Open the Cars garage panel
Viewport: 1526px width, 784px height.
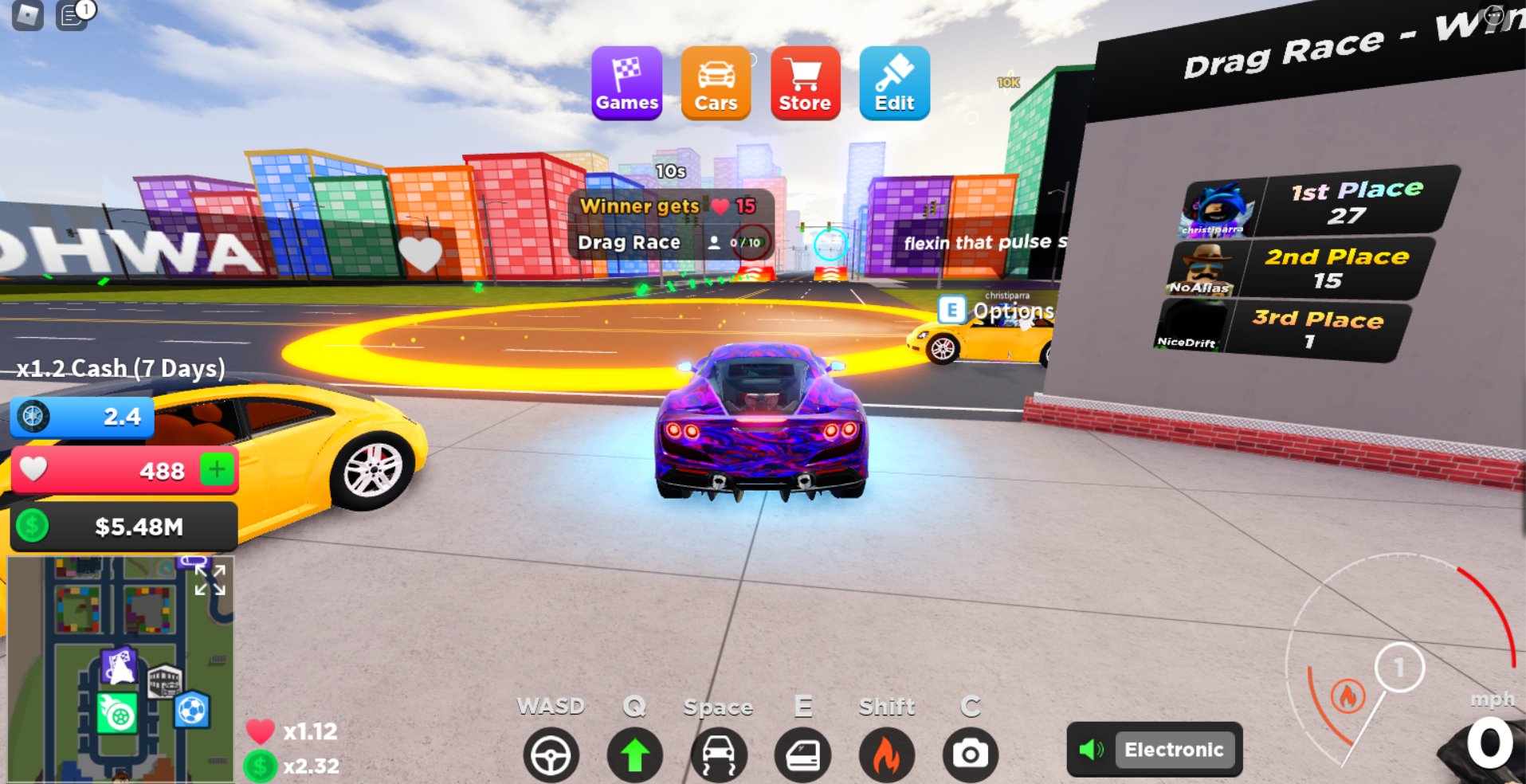tap(716, 82)
